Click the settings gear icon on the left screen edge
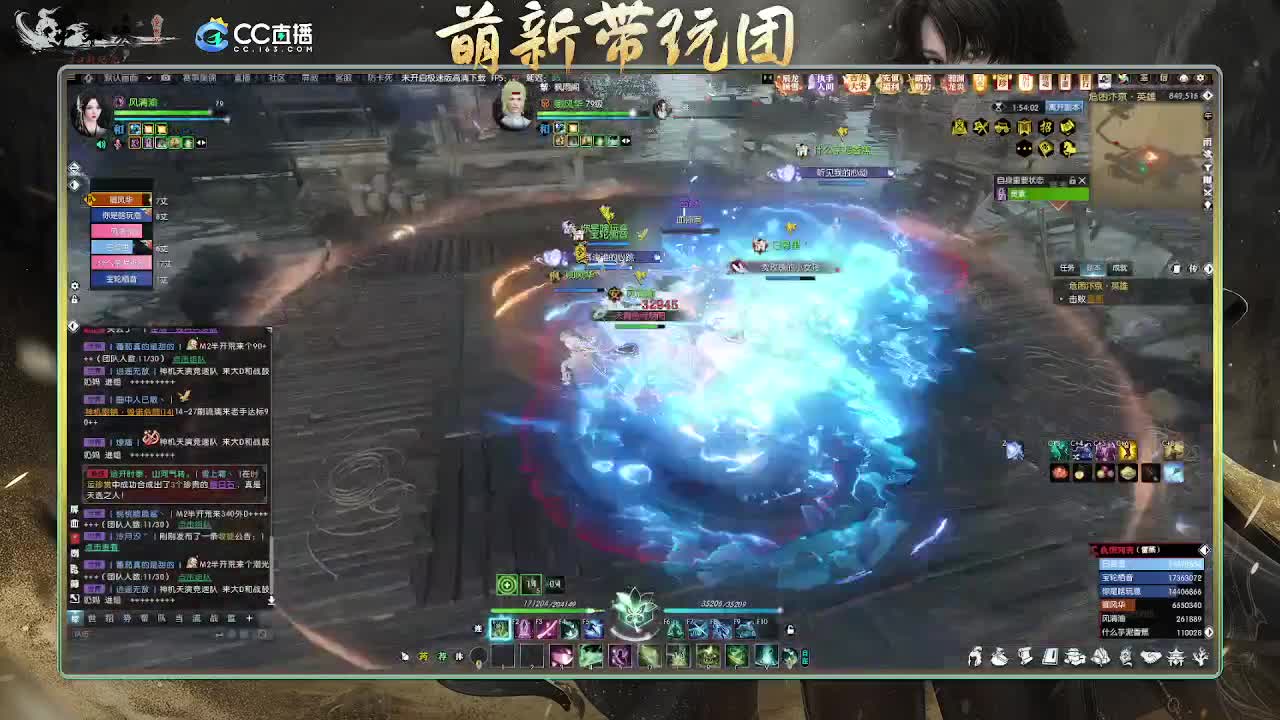1280x720 pixels. (74, 286)
